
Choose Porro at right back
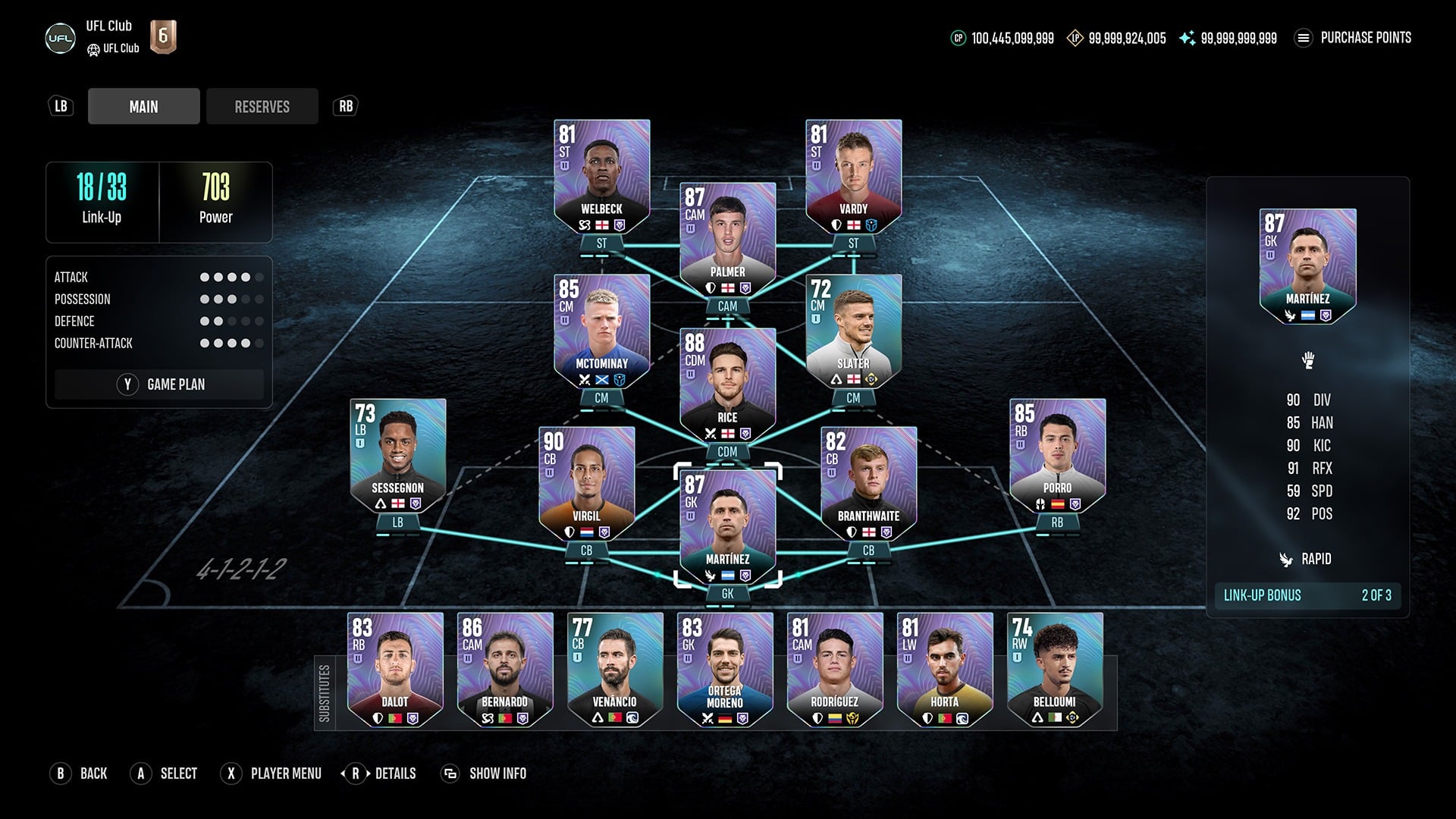point(1057,455)
